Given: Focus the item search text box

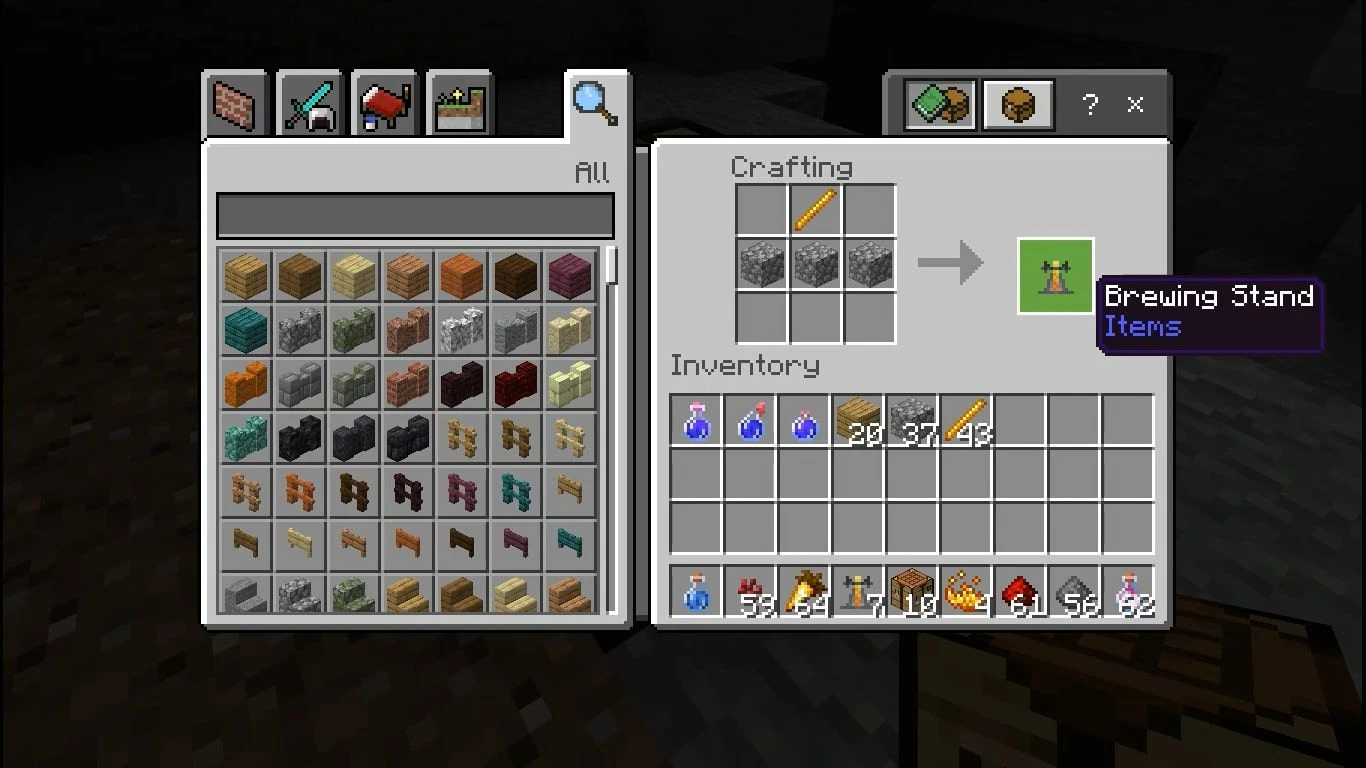Looking at the screenshot, I should point(415,216).
